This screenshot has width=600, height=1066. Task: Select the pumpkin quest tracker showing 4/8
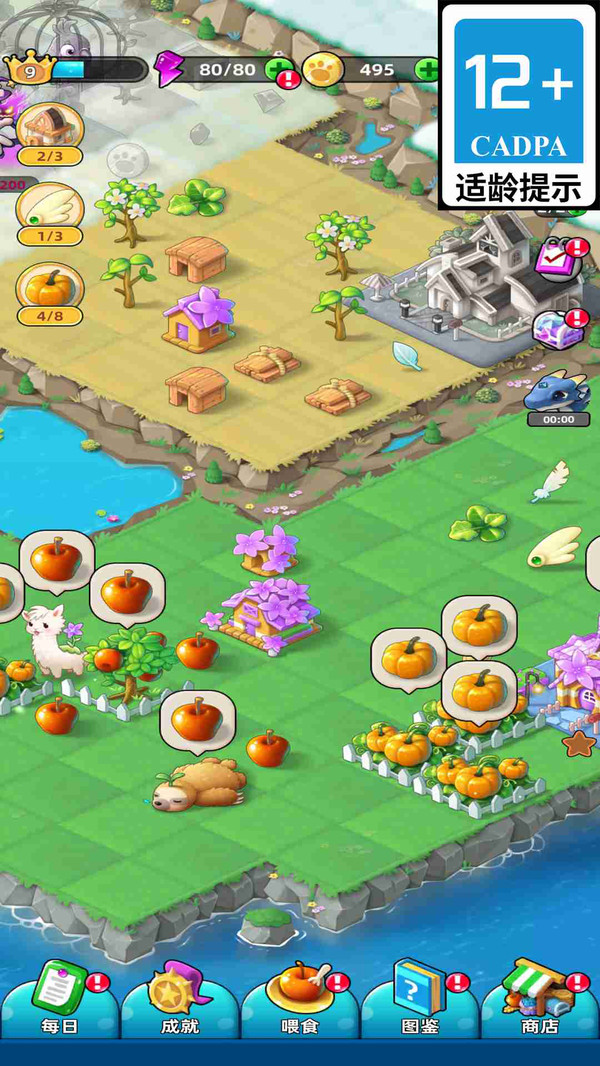click(x=49, y=294)
